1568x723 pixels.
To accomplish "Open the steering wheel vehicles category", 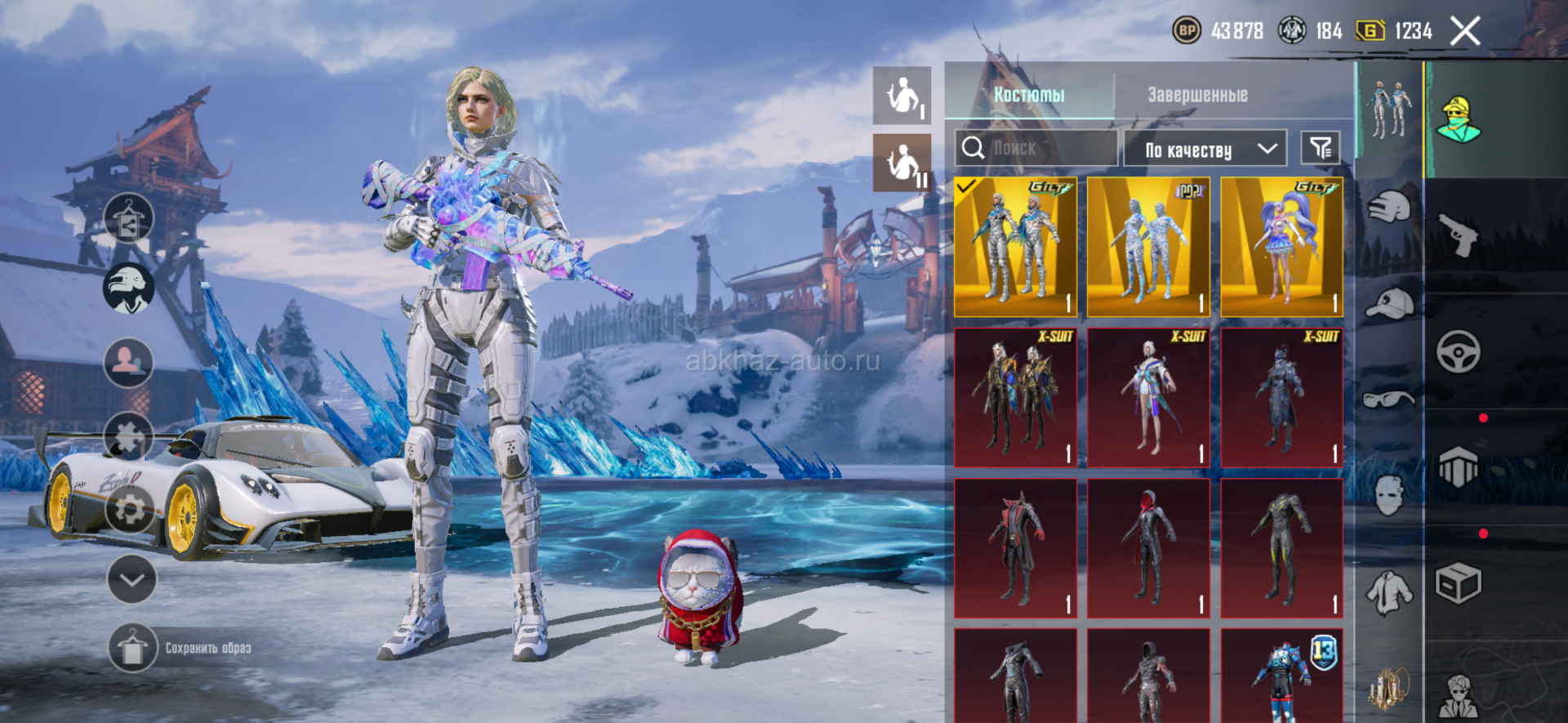I will [1459, 351].
